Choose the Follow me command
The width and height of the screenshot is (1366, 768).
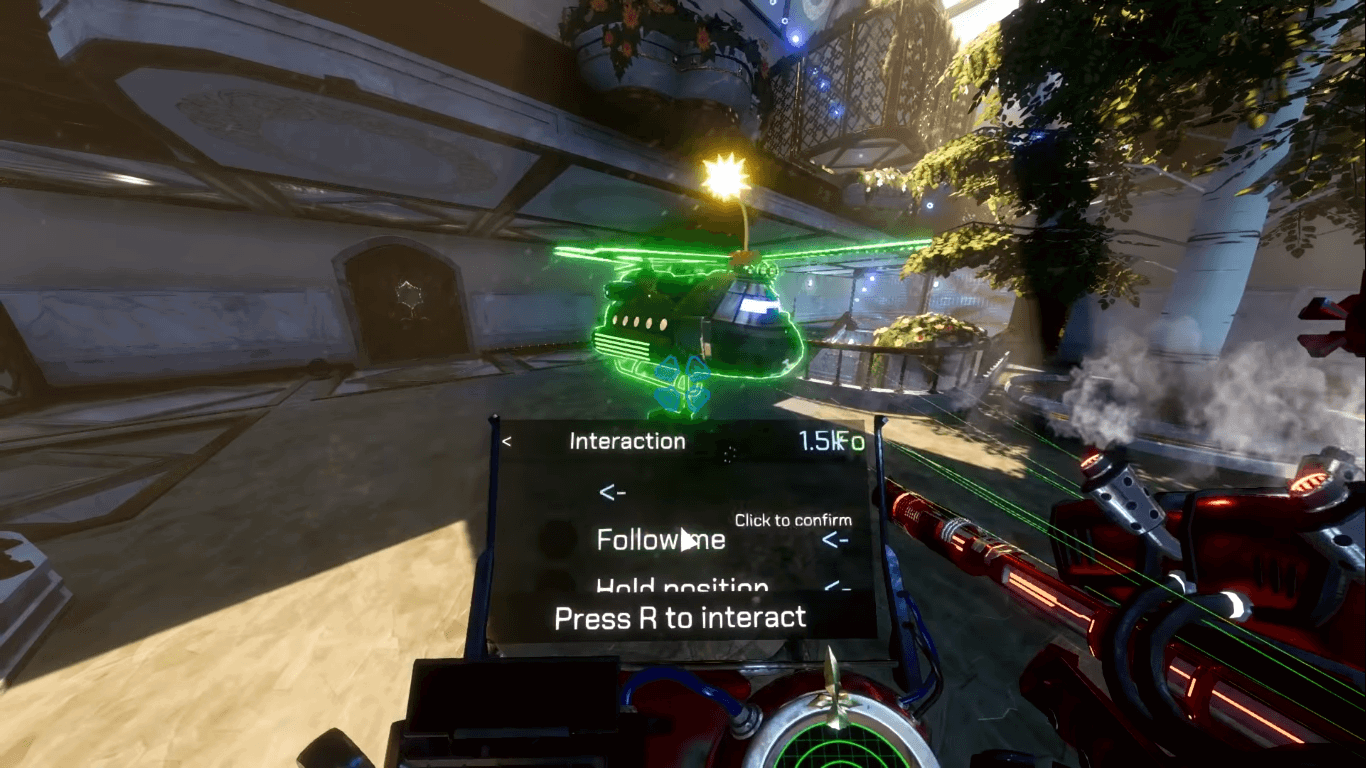pyautogui.click(x=660, y=540)
